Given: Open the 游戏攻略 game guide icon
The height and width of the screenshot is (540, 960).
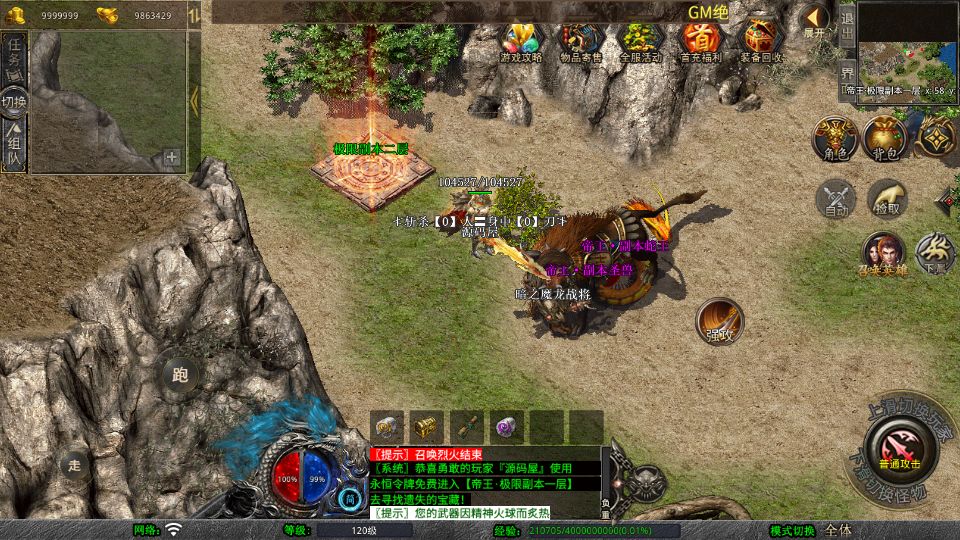Looking at the screenshot, I should (x=521, y=41).
